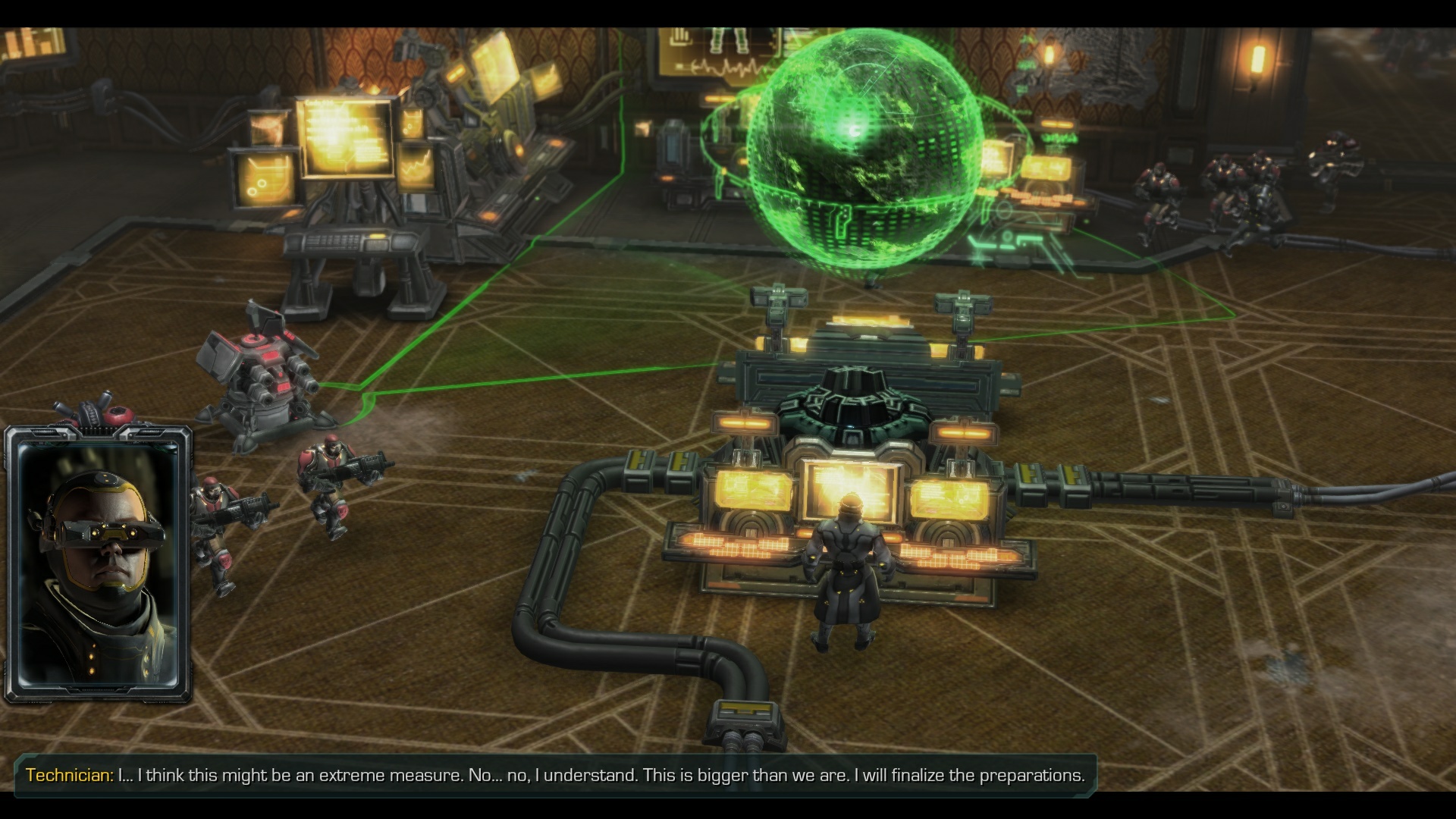Click the Technician speaker portrait
The width and height of the screenshot is (1456, 819).
[98, 565]
